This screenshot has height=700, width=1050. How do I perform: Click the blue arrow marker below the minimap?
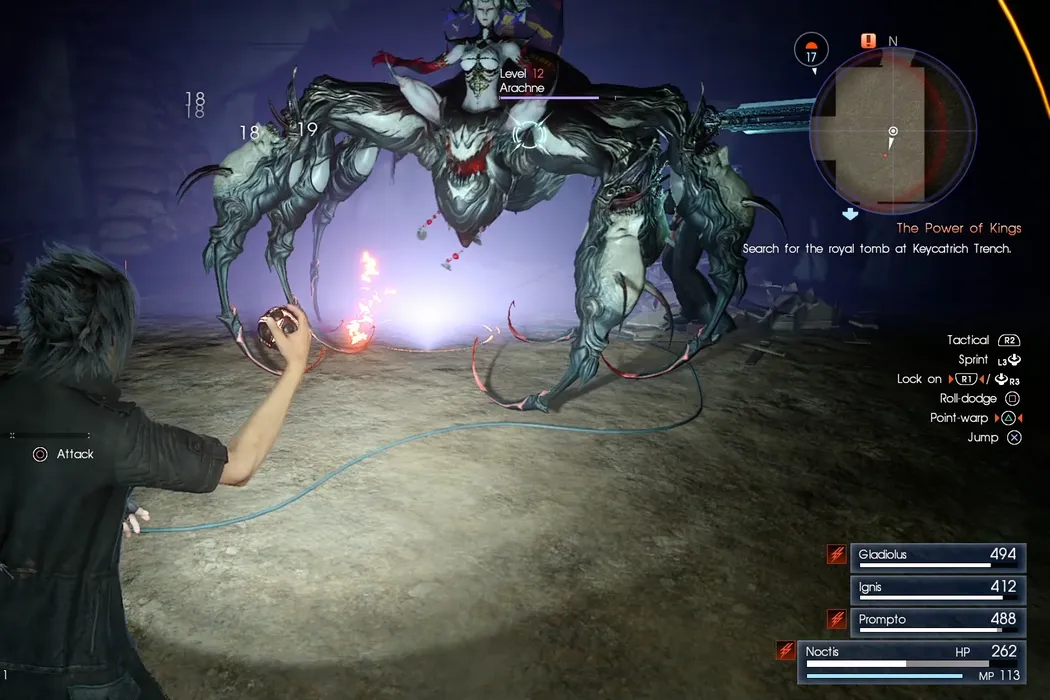tap(850, 213)
